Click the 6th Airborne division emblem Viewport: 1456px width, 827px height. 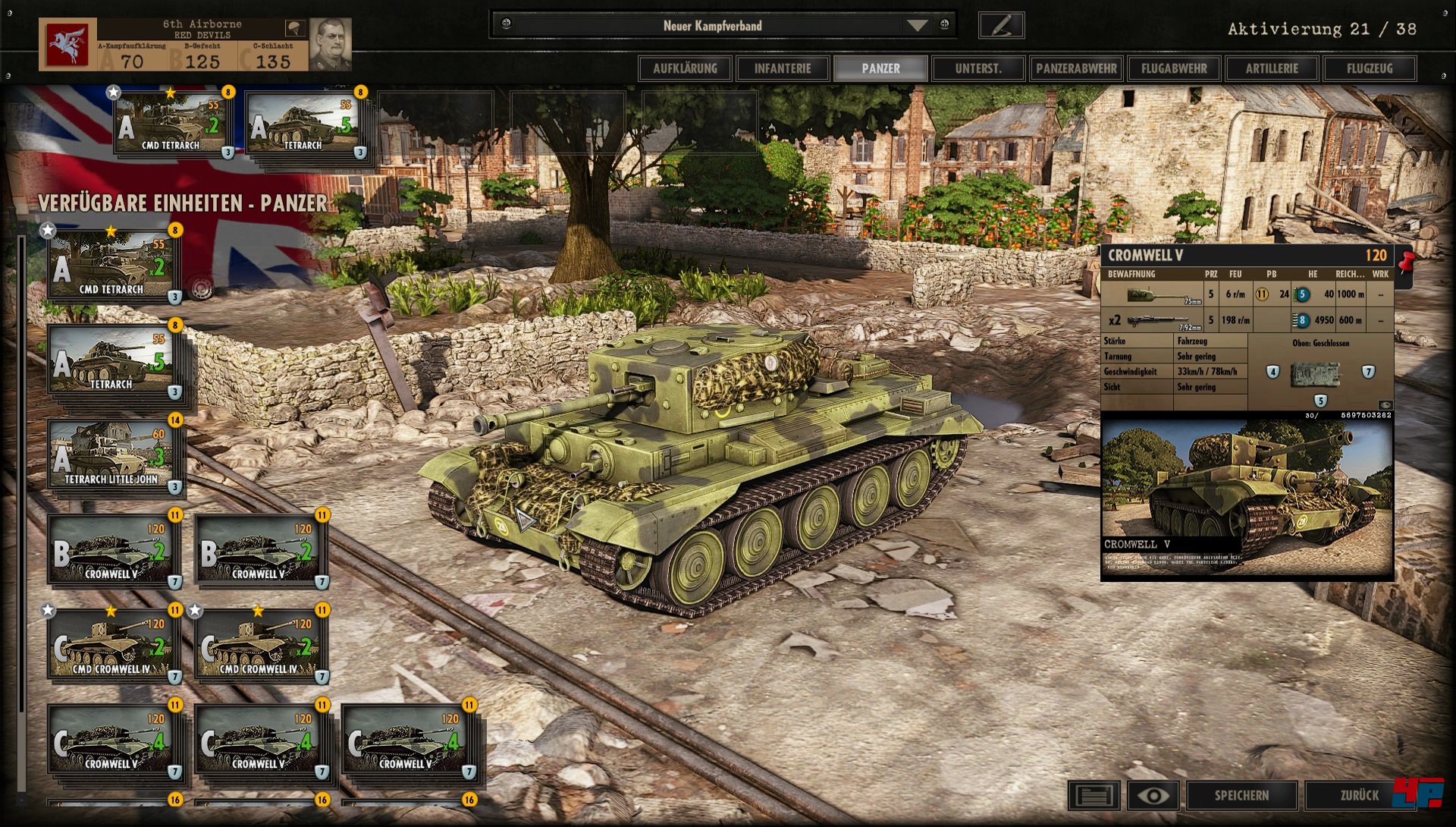pyautogui.click(x=68, y=45)
